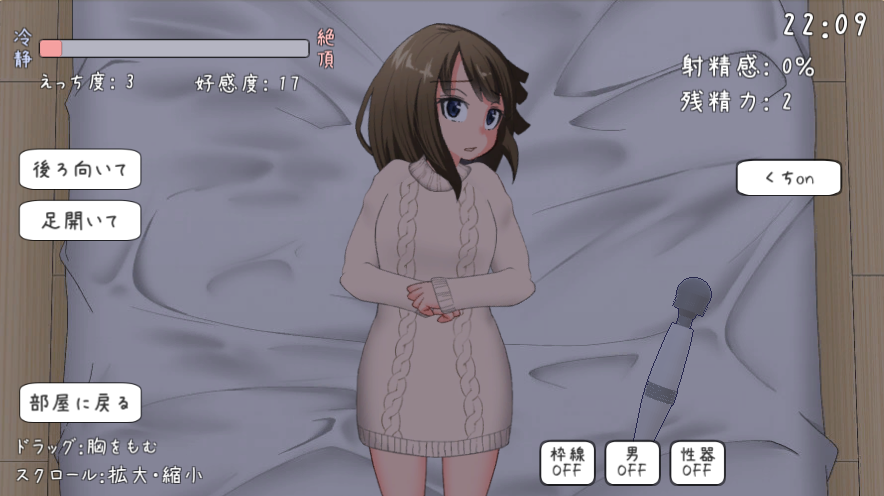
Task: Return to the room with 部屋に戻る
Action: pyautogui.click(x=80, y=403)
